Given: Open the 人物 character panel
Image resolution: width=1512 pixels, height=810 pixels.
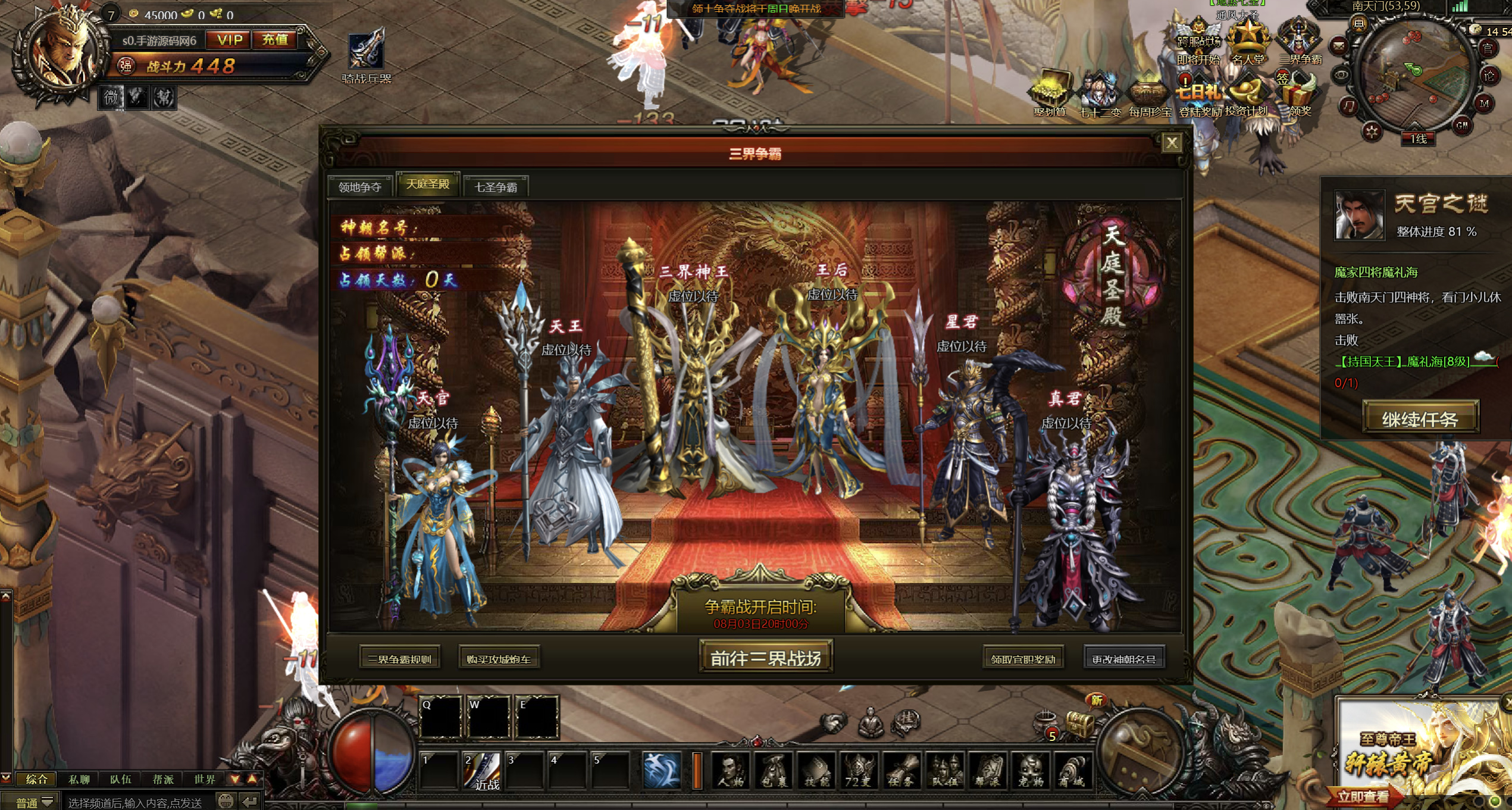Looking at the screenshot, I should tap(730, 771).
